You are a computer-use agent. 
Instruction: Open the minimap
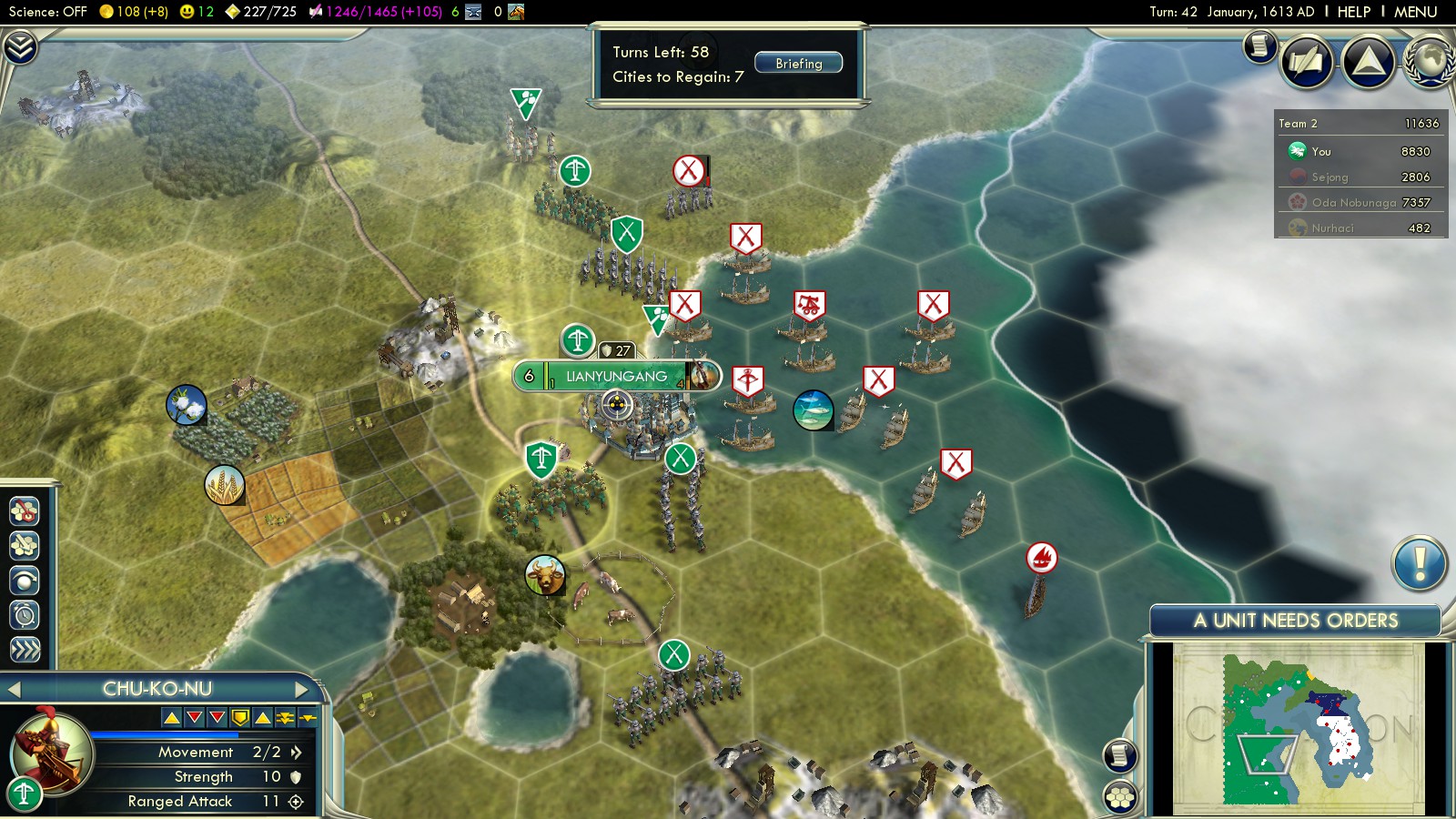coord(1299,726)
